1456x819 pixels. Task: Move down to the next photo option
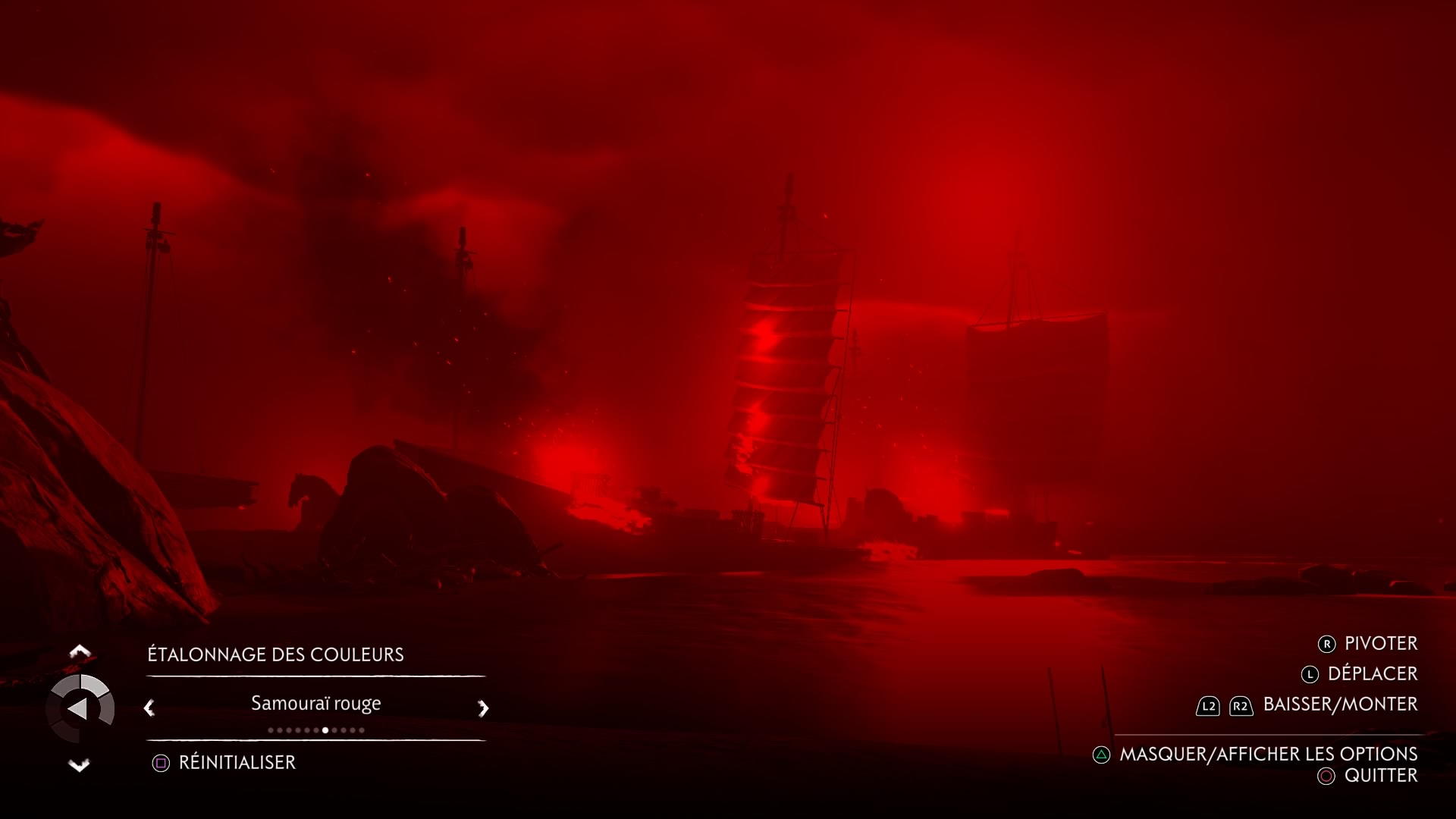(x=80, y=764)
